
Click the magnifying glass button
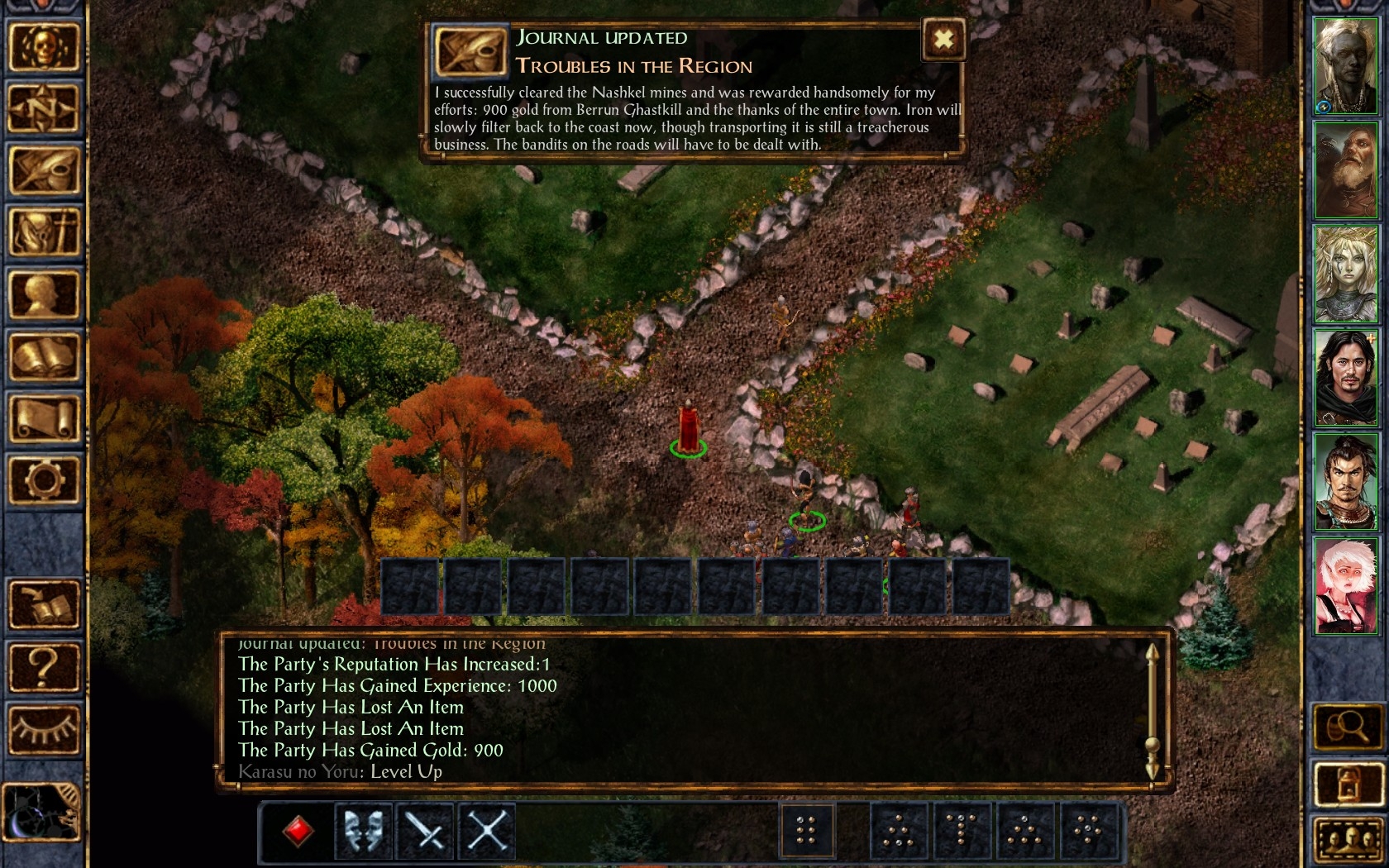(1347, 727)
